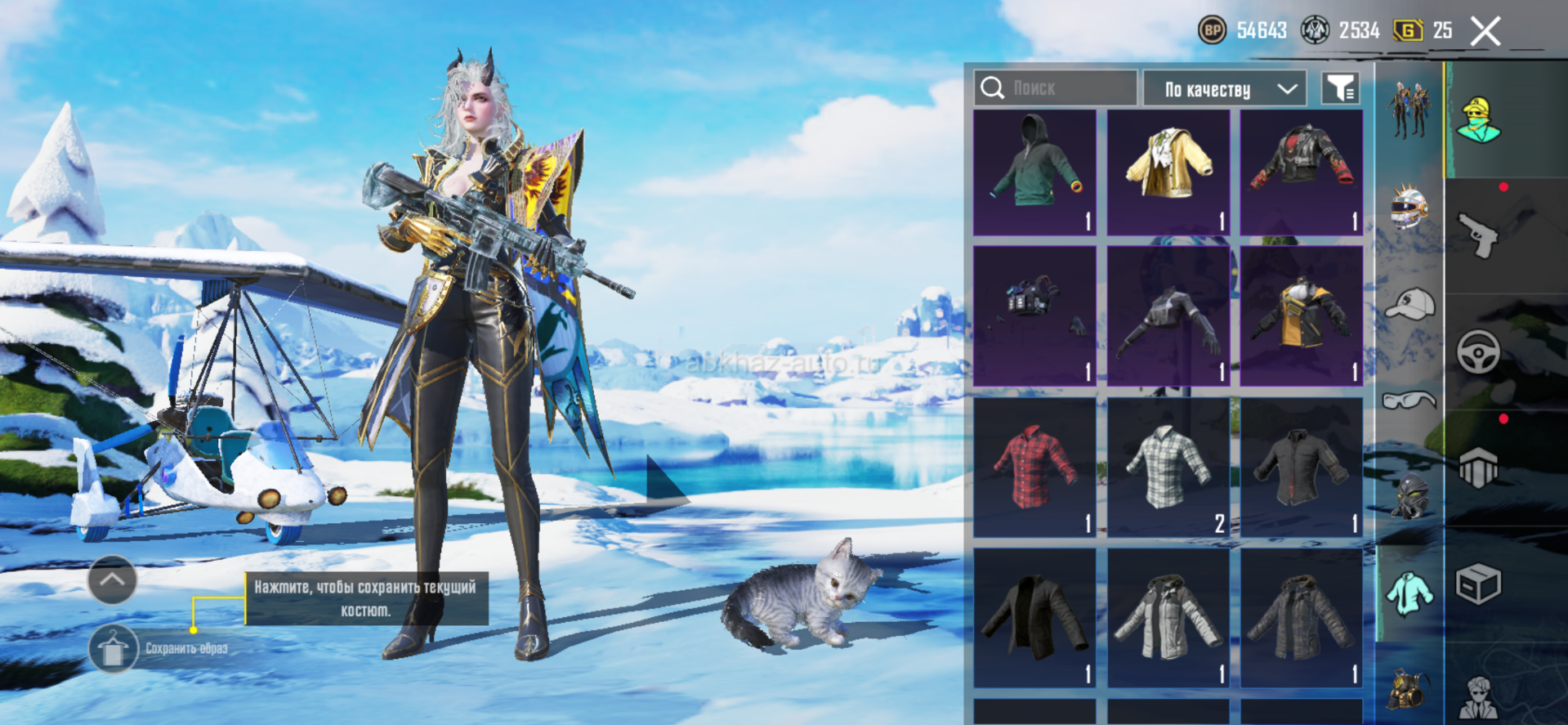Select the white checkered shirt

[x=1168, y=467]
